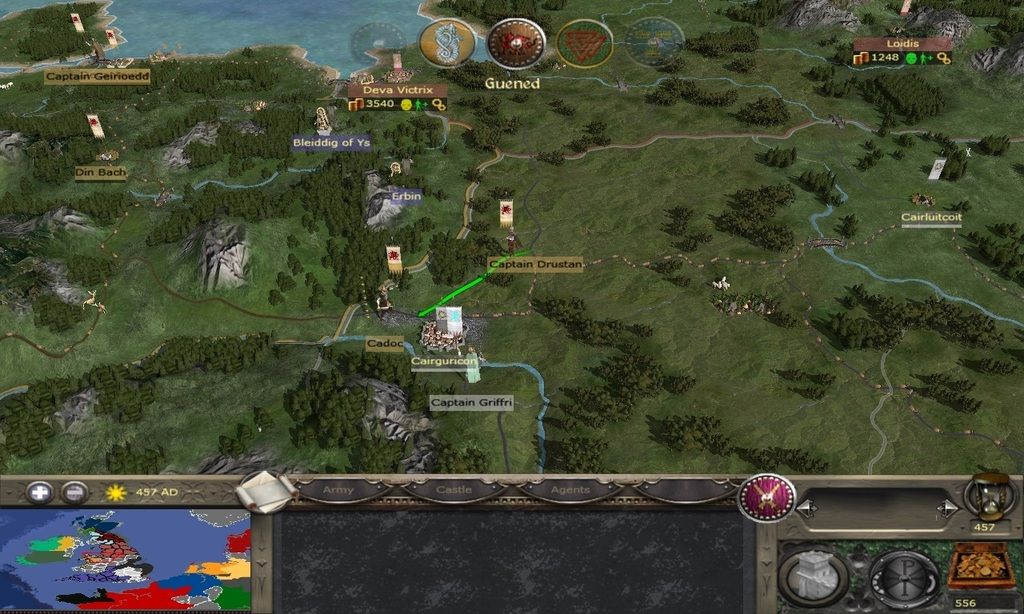This screenshot has height=614, width=1024.
Task: Click the left arrow on the selection panel
Action: [x=806, y=509]
